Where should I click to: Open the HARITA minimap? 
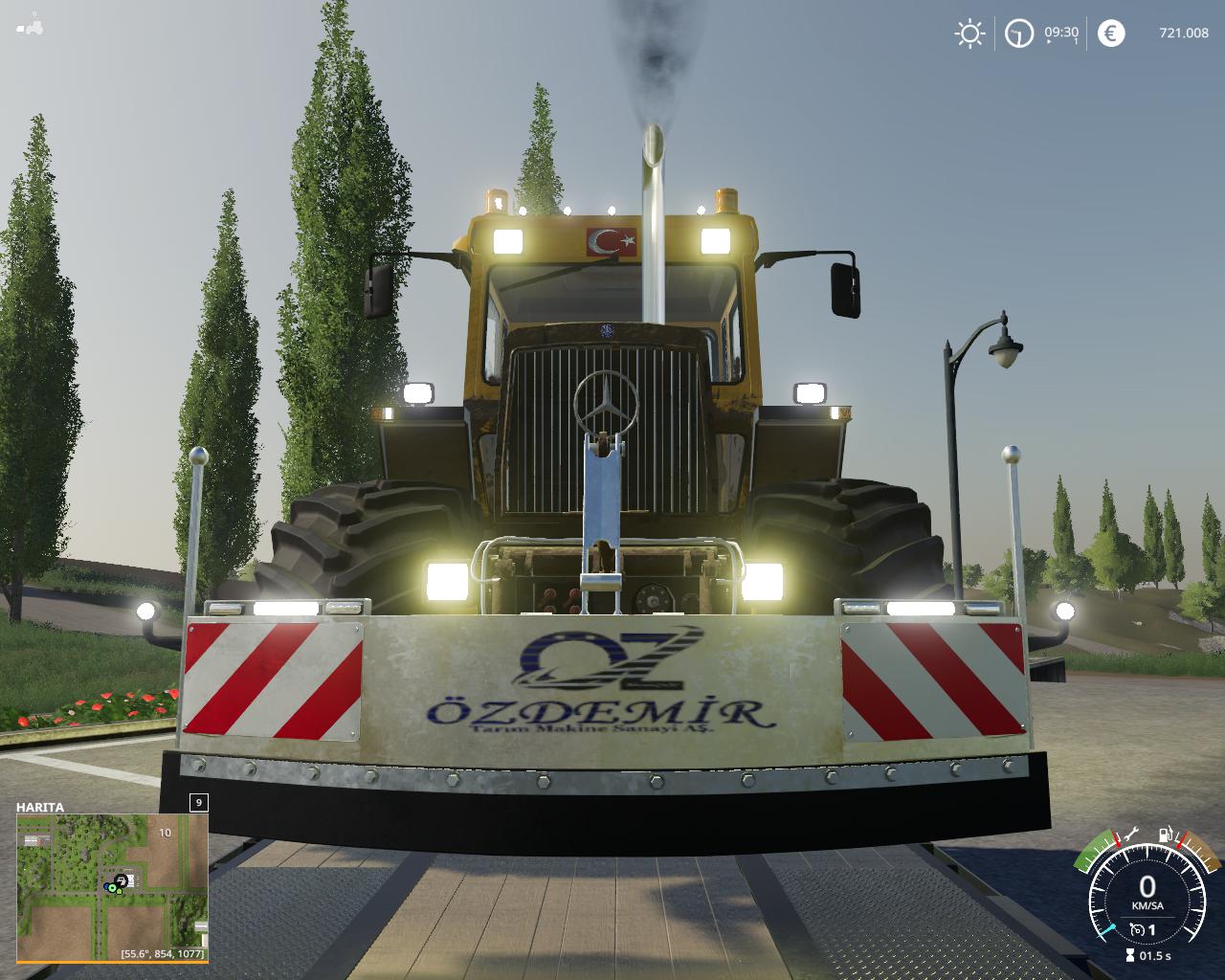click(x=111, y=886)
